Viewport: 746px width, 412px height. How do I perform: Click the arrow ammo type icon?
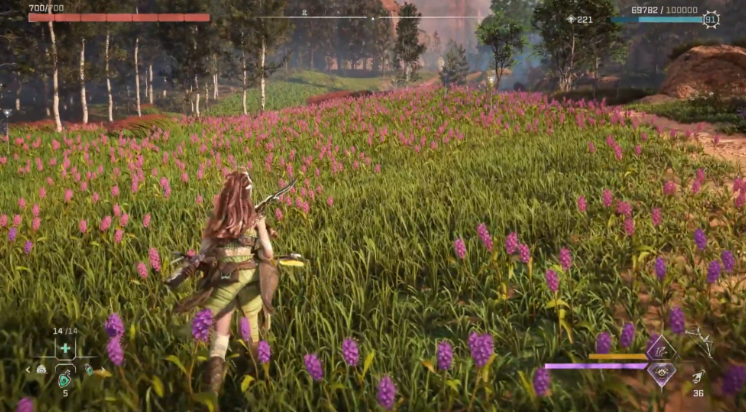tap(697, 376)
